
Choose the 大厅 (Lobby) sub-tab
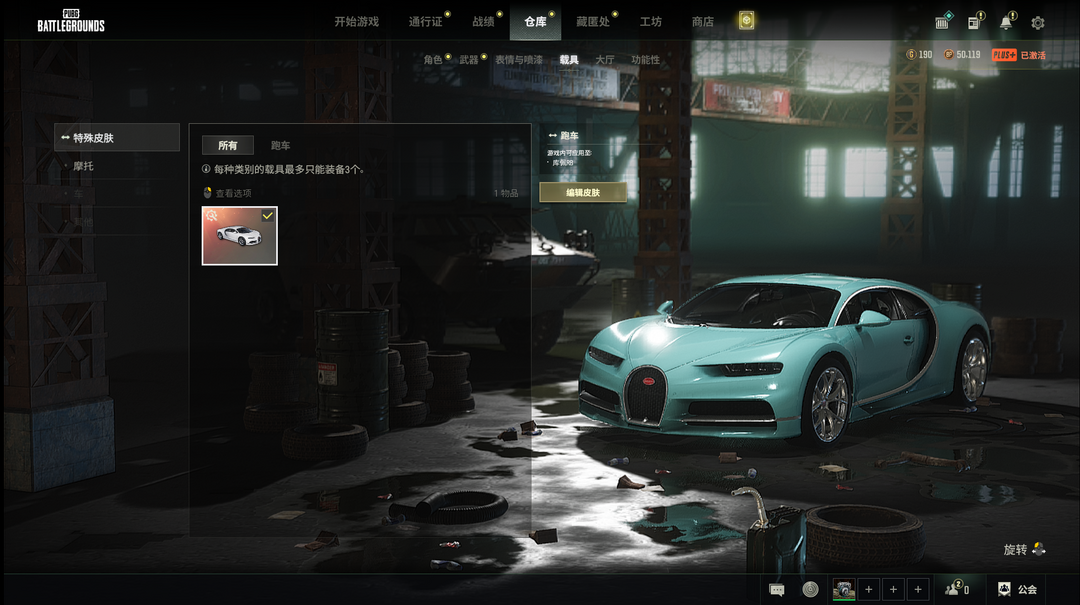(x=604, y=60)
